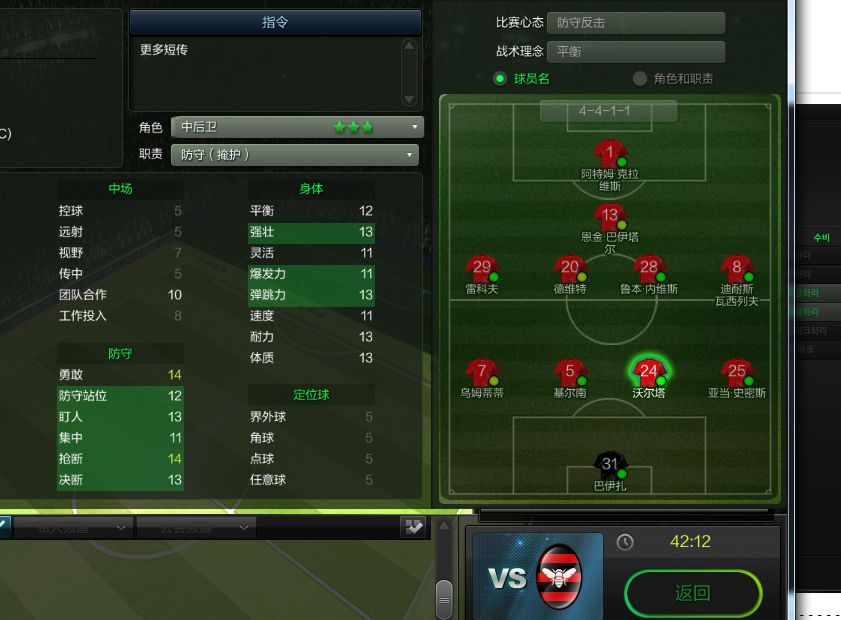Open the 职责 dropdown showing 防守(掩护)
Viewport: 841px width, 620px height.
point(297,155)
